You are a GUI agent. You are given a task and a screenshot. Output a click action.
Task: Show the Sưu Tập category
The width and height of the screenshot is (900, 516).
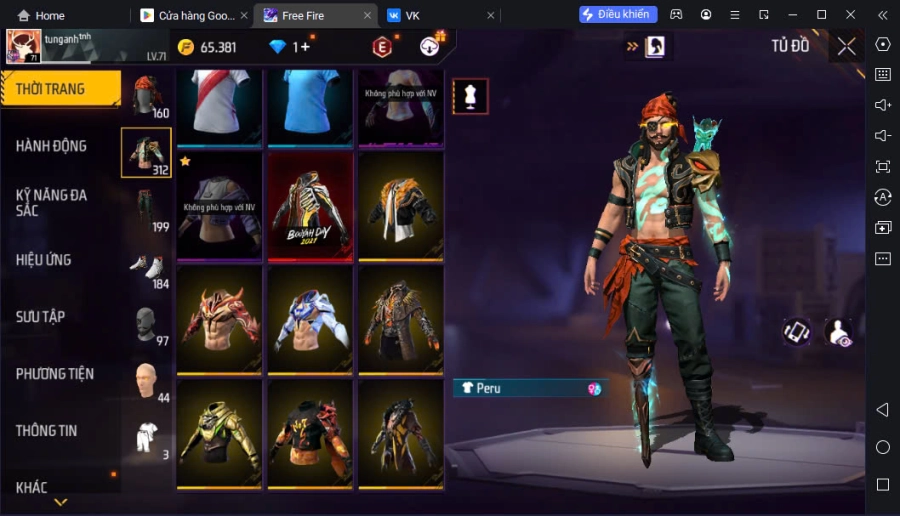pyautogui.click(x=41, y=317)
